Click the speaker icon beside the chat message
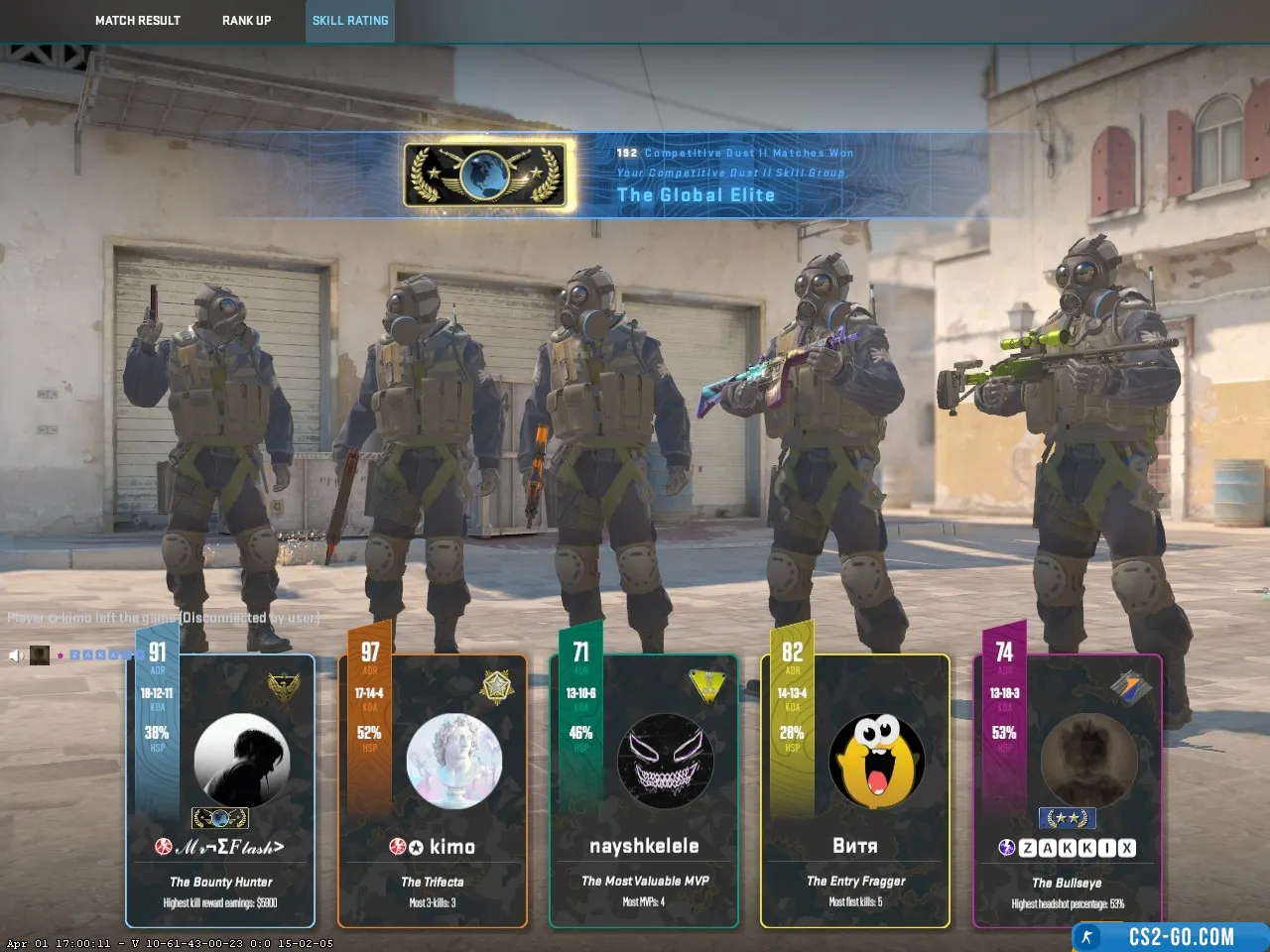The image size is (1270, 952). coord(16,655)
